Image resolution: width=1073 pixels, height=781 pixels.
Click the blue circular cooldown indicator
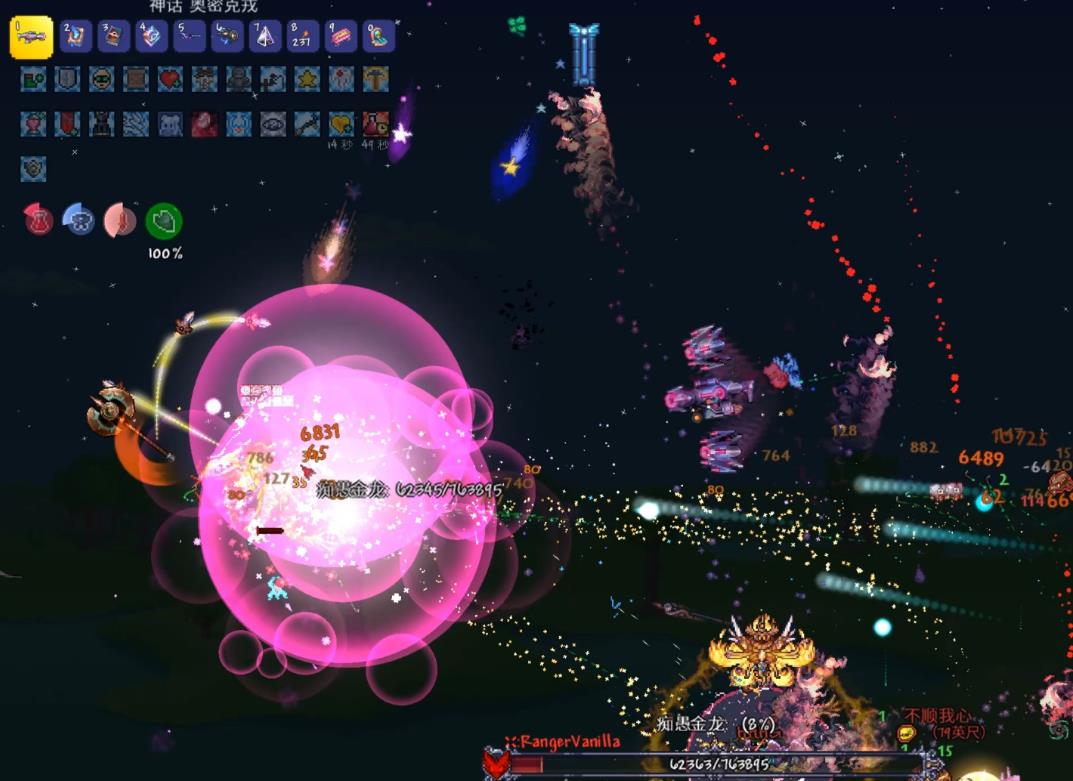pos(79,220)
